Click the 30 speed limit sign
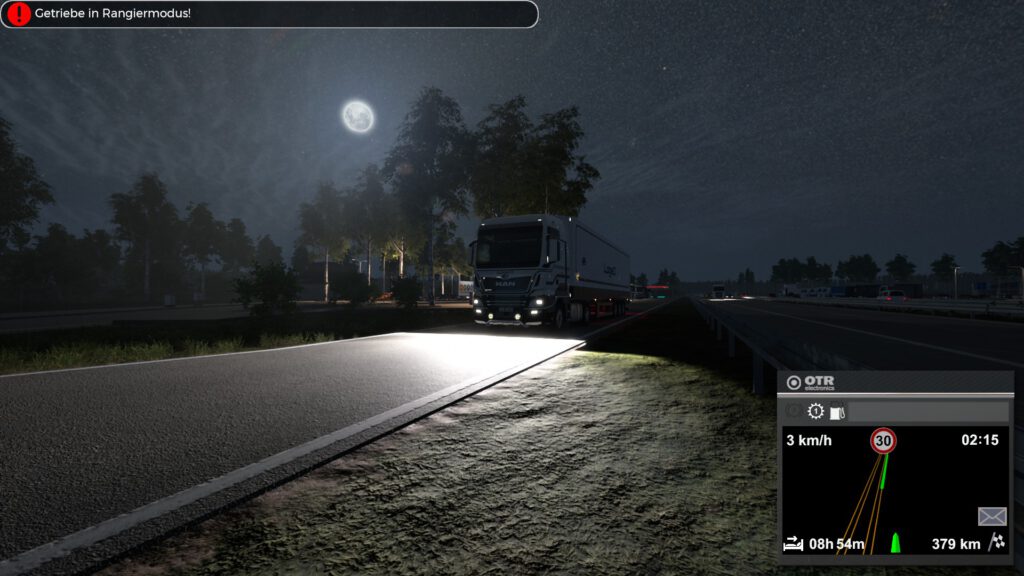 coord(883,440)
